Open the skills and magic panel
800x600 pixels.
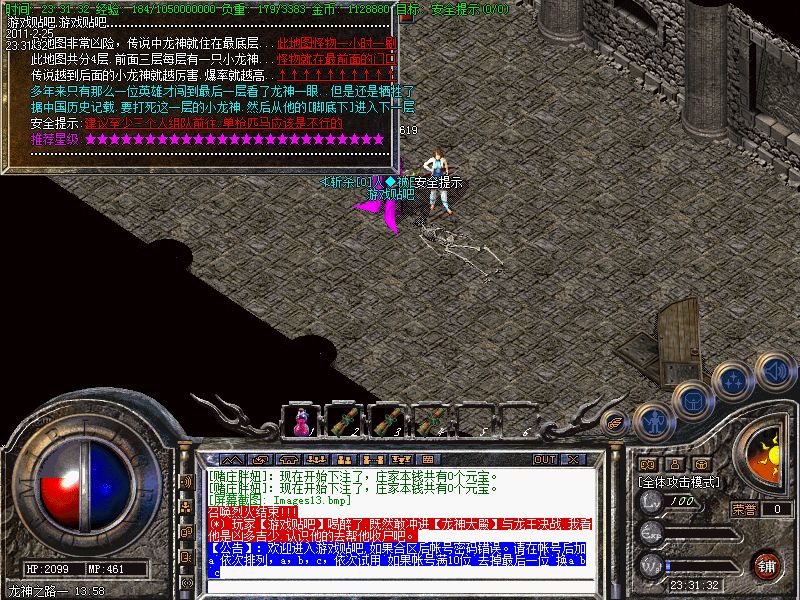(734, 381)
